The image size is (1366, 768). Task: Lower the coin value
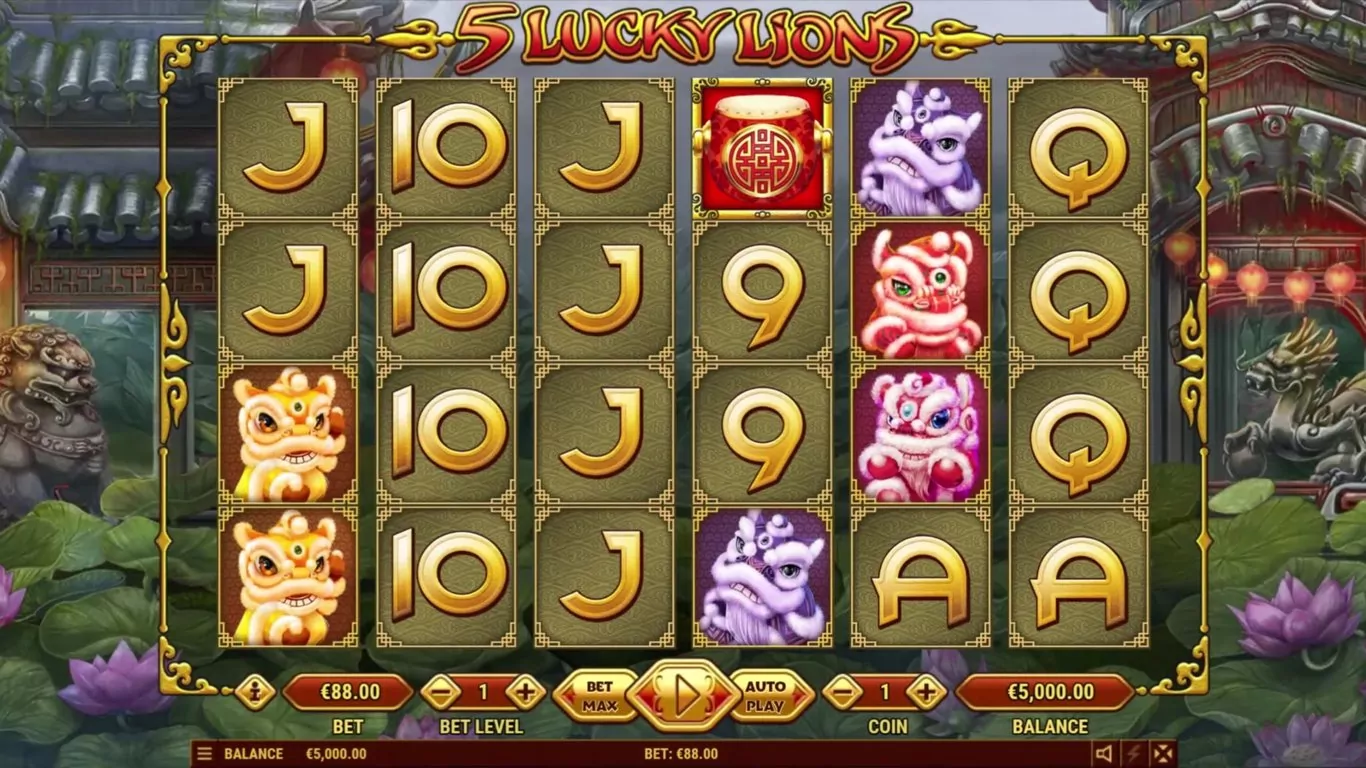coord(843,692)
